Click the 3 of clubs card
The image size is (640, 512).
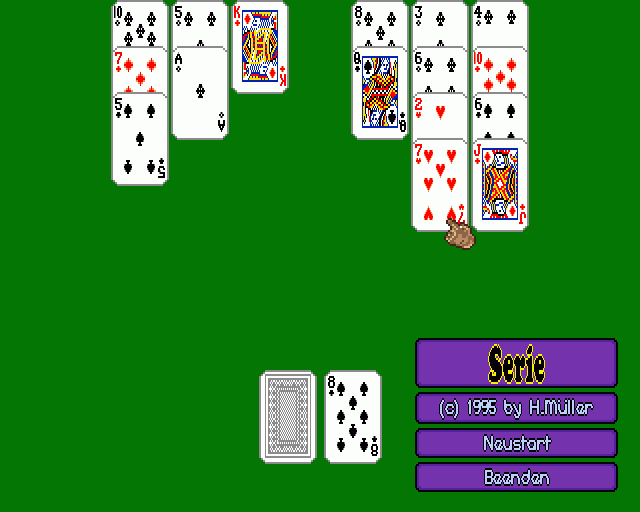point(440,22)
